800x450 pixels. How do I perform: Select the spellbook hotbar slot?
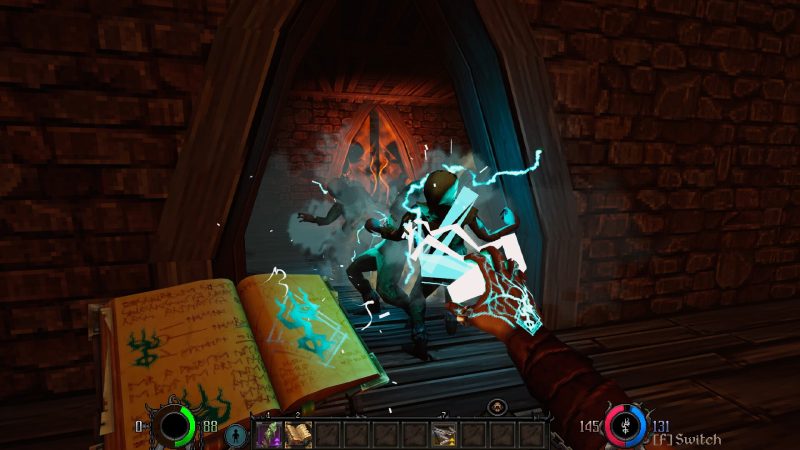pyautogui.click(x=298, y=434)
